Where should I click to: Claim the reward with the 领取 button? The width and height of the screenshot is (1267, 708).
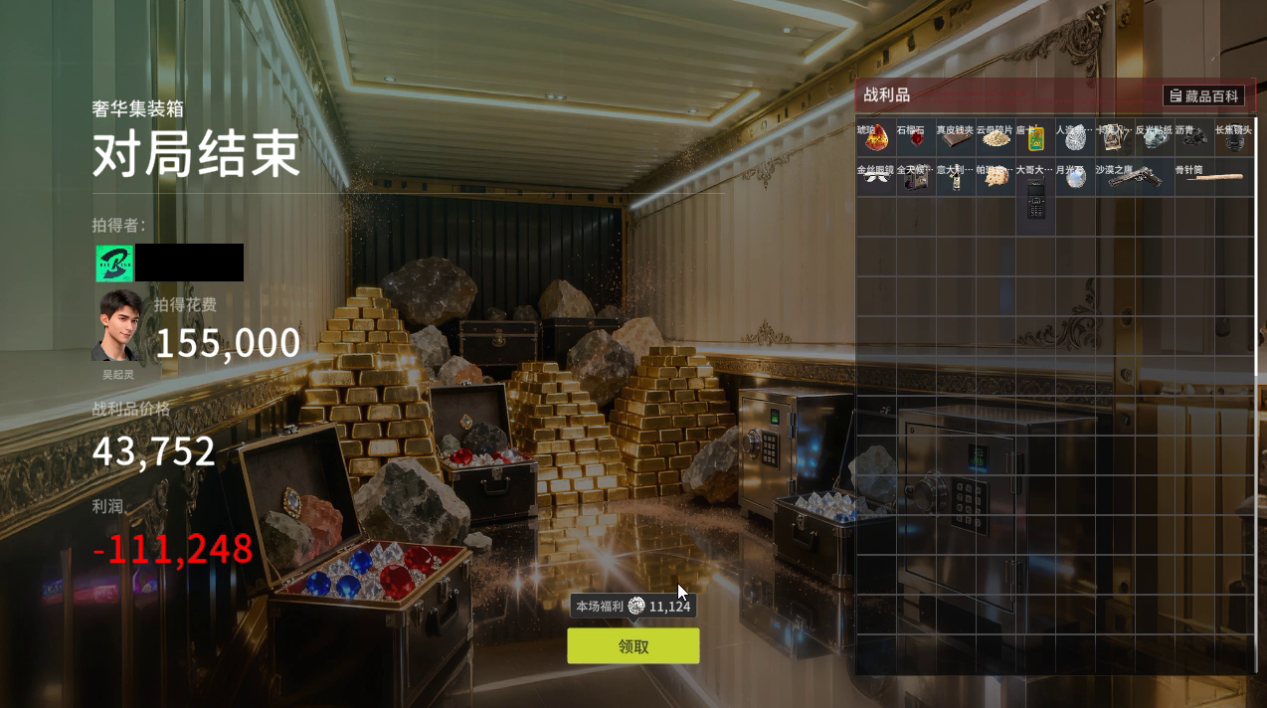click(633, 646)
